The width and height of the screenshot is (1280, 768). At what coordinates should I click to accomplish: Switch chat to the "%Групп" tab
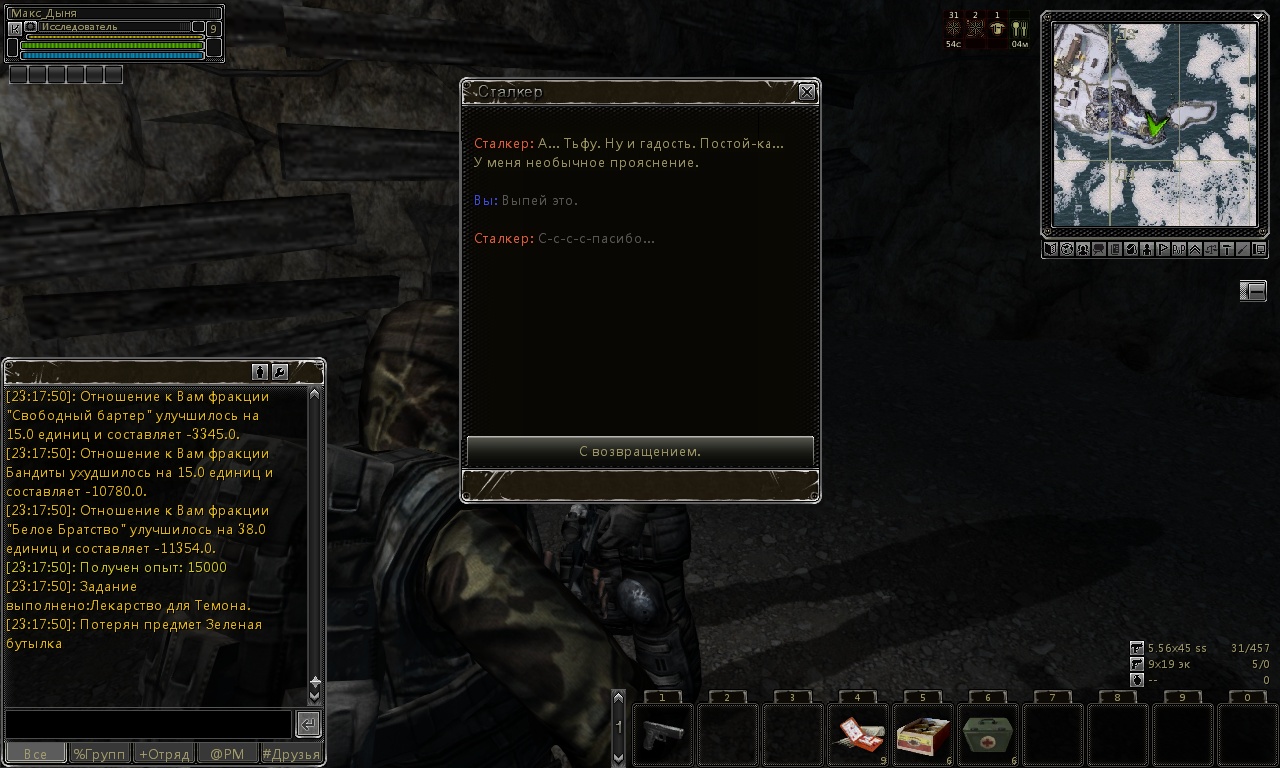point(99,754)
